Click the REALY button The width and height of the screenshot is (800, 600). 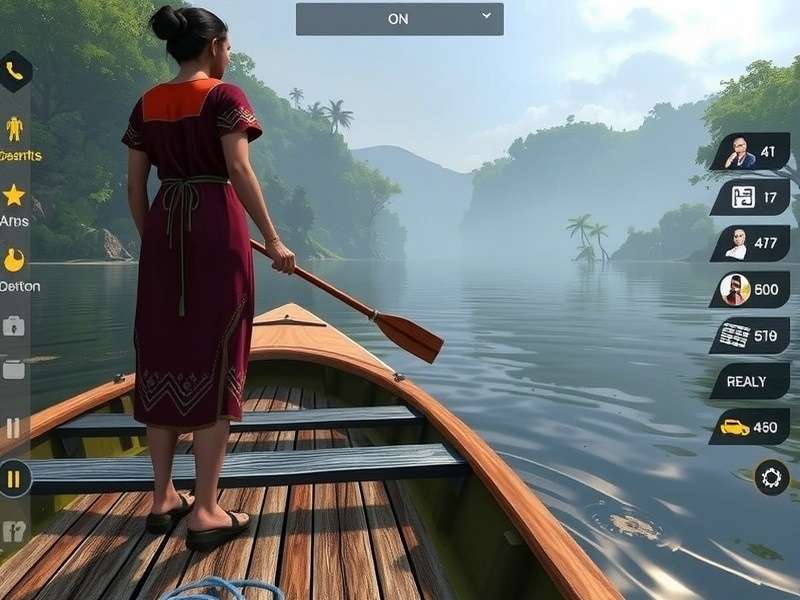tap(751, 381)
